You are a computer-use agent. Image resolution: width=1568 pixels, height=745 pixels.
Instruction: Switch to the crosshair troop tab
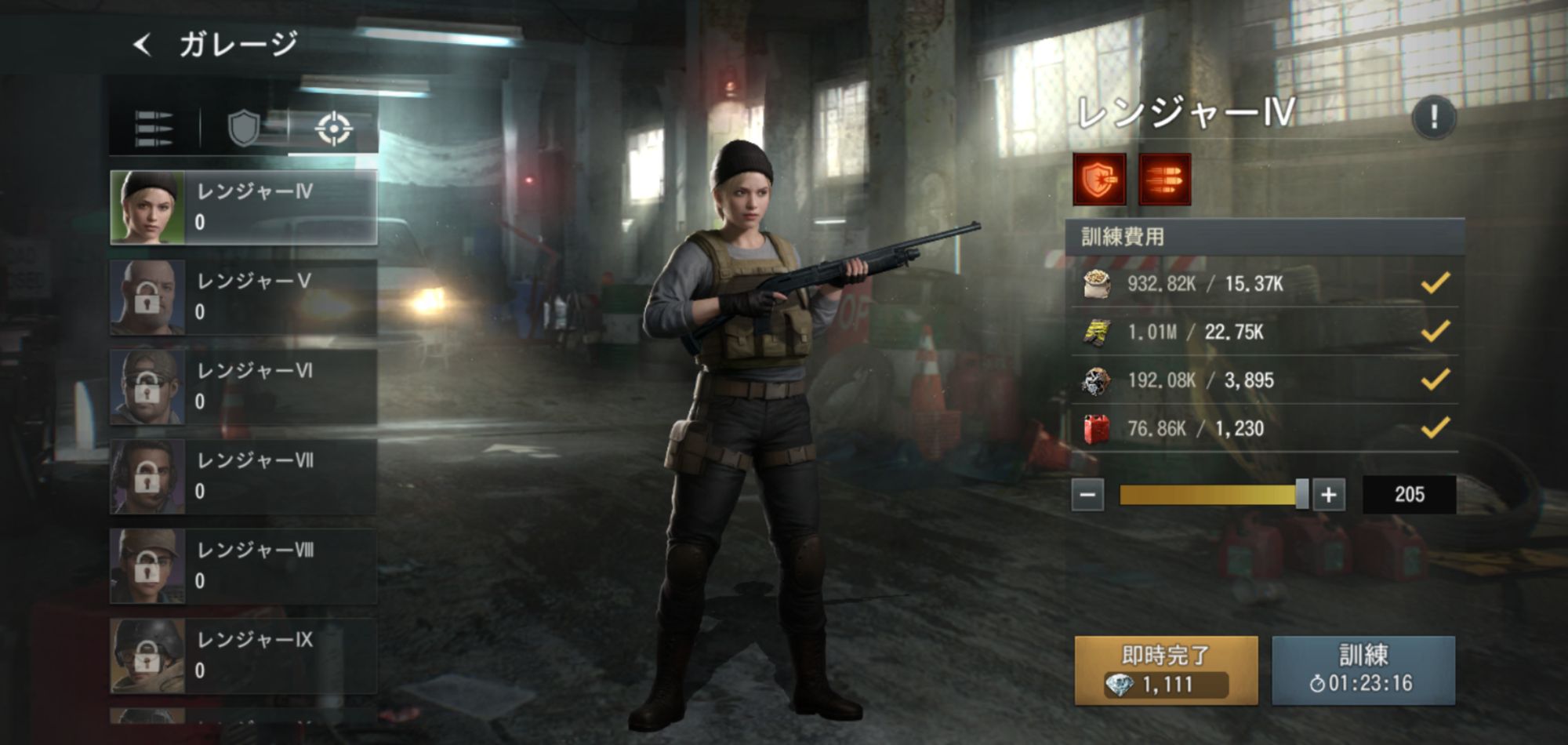333,129
